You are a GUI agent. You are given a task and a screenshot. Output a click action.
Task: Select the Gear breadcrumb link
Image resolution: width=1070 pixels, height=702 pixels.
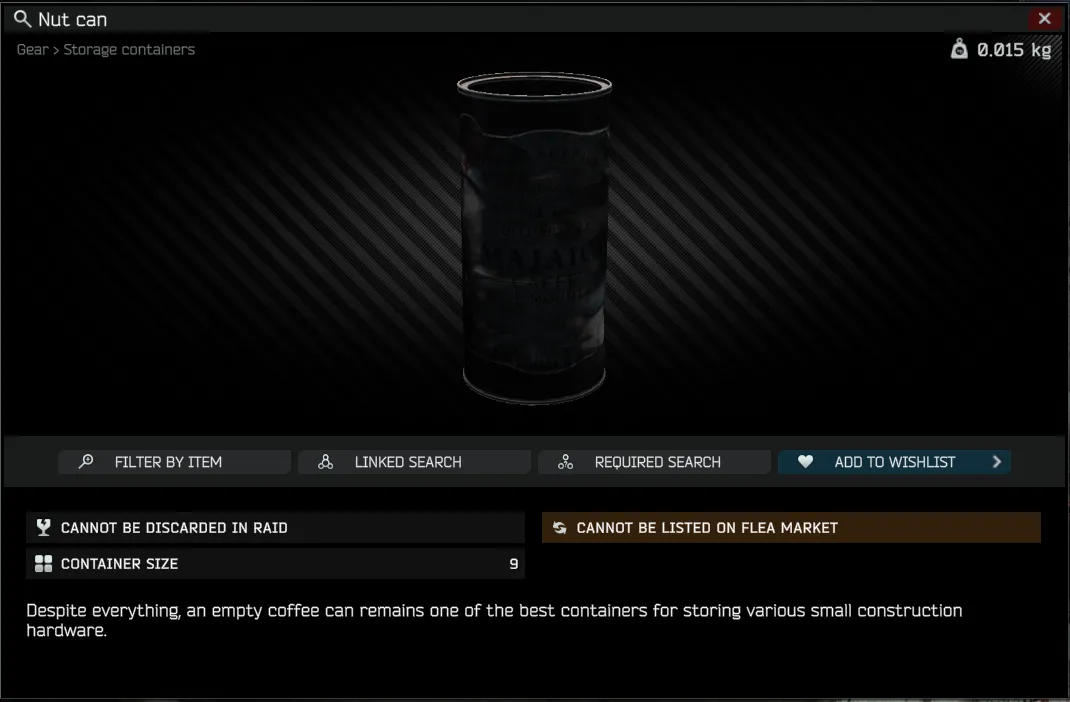point(32,50)
